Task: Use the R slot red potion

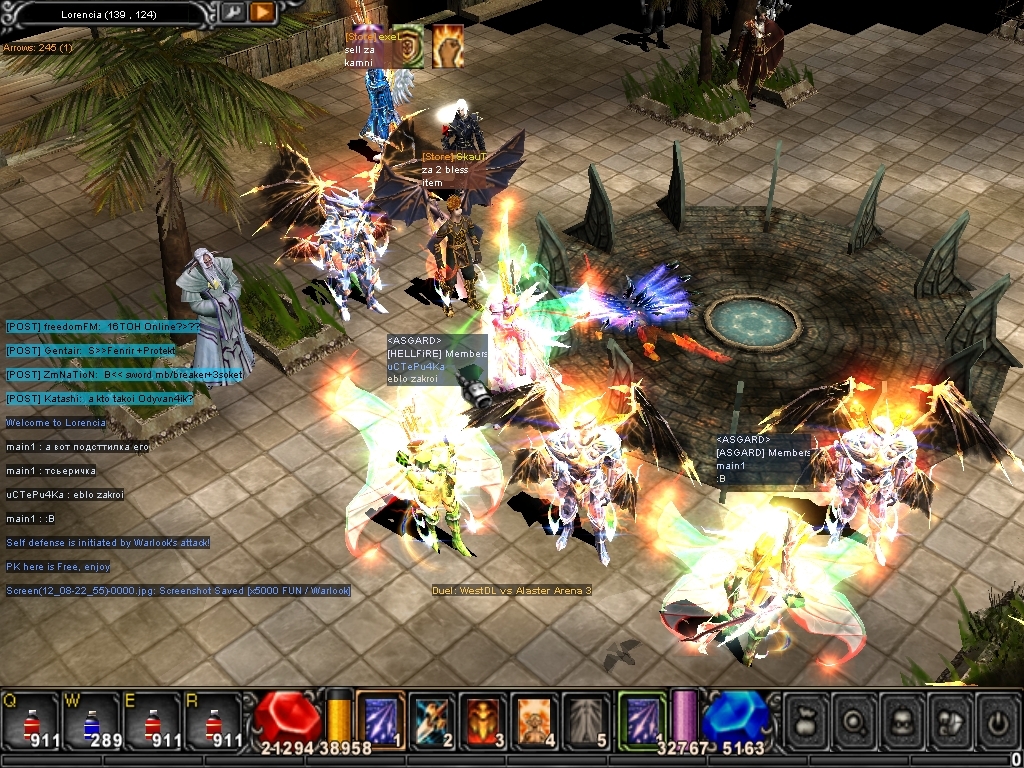Action: tap(211, 720)
